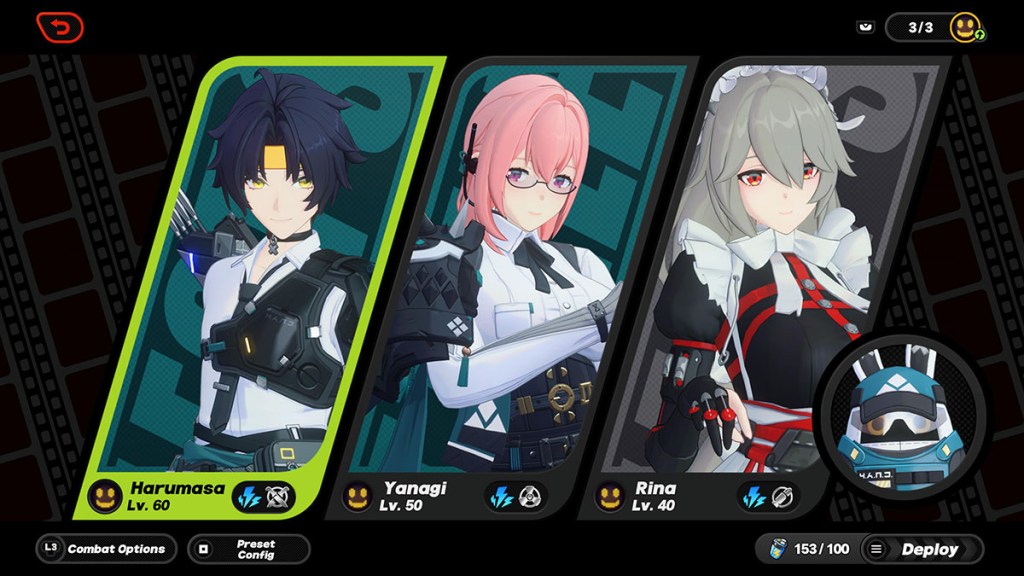Open Combat Options
Viewport: 1024px width, 576px height.
tap(106, 549)
